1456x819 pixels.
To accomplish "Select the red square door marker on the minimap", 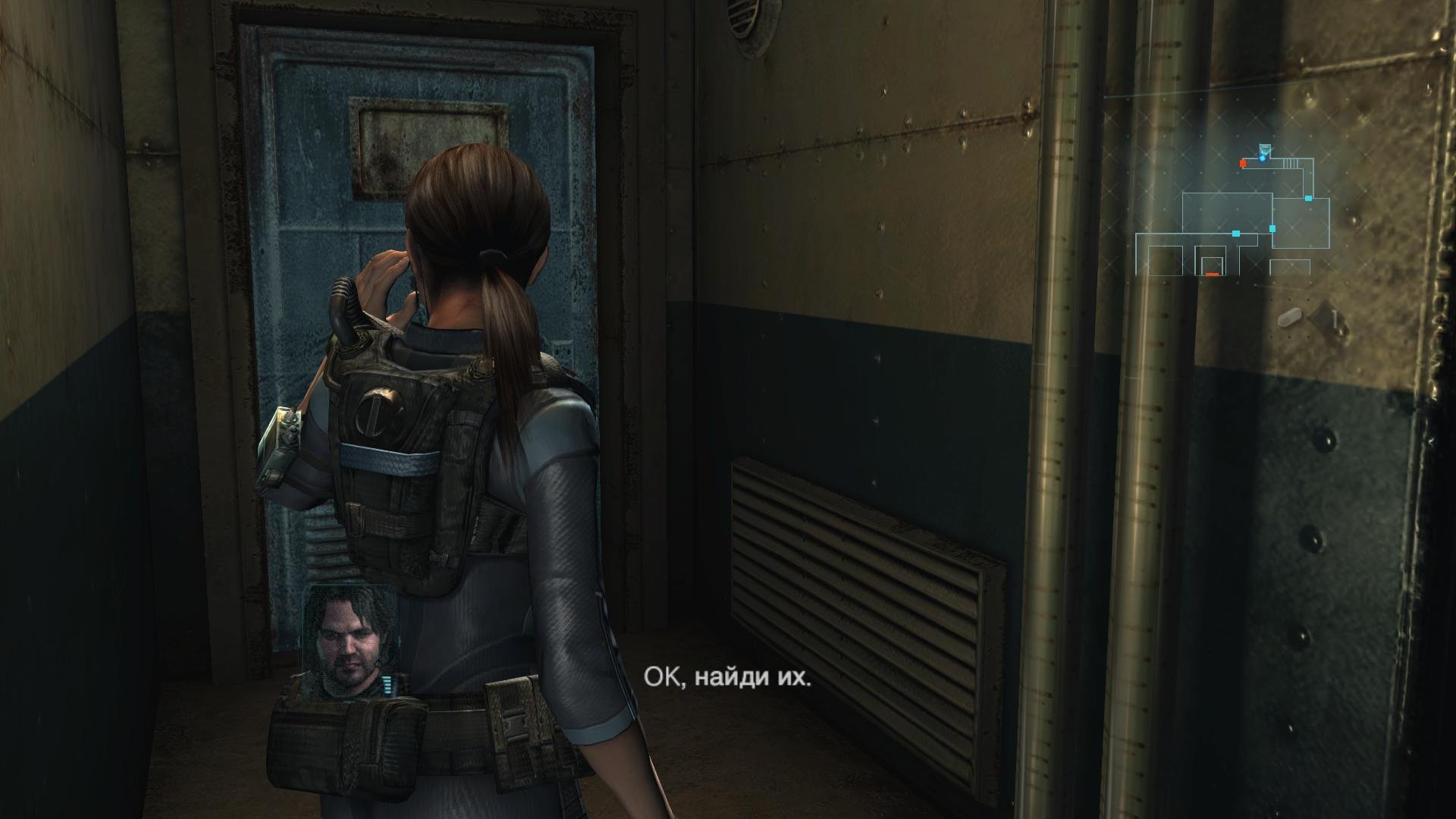I will click(x=1243, y=163).
